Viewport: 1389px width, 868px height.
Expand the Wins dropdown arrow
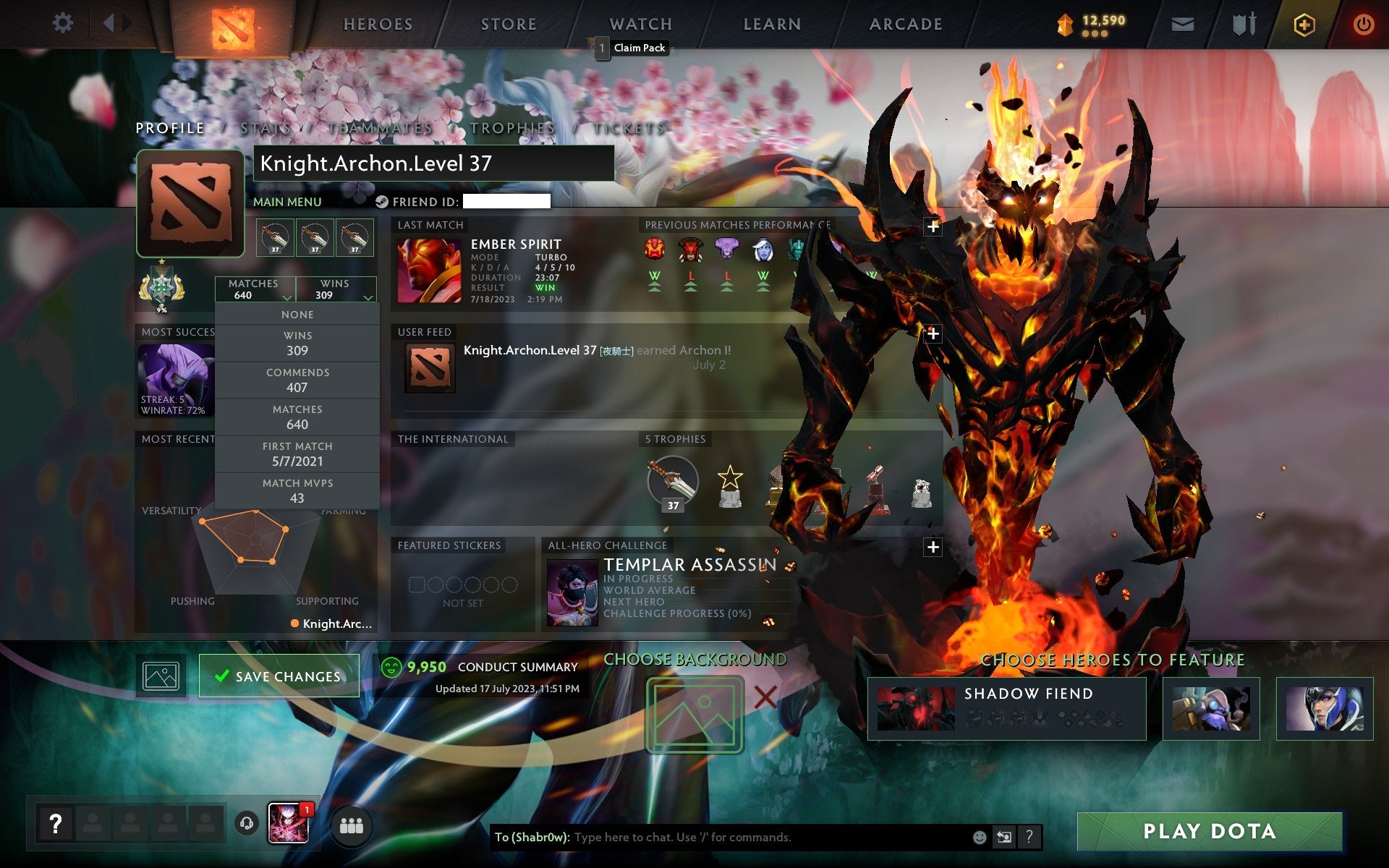point(368,297)
